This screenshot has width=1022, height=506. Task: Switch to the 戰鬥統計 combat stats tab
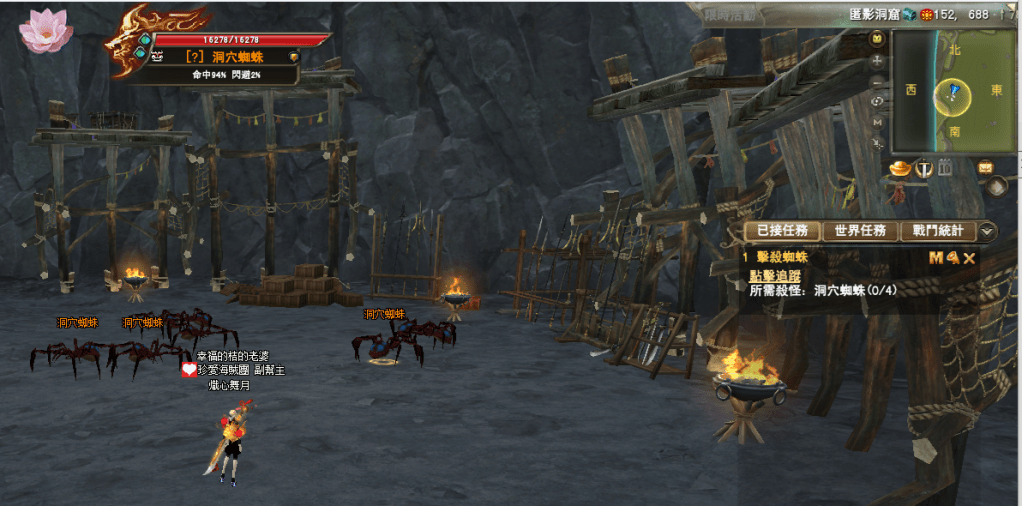[x=937, y=231]
